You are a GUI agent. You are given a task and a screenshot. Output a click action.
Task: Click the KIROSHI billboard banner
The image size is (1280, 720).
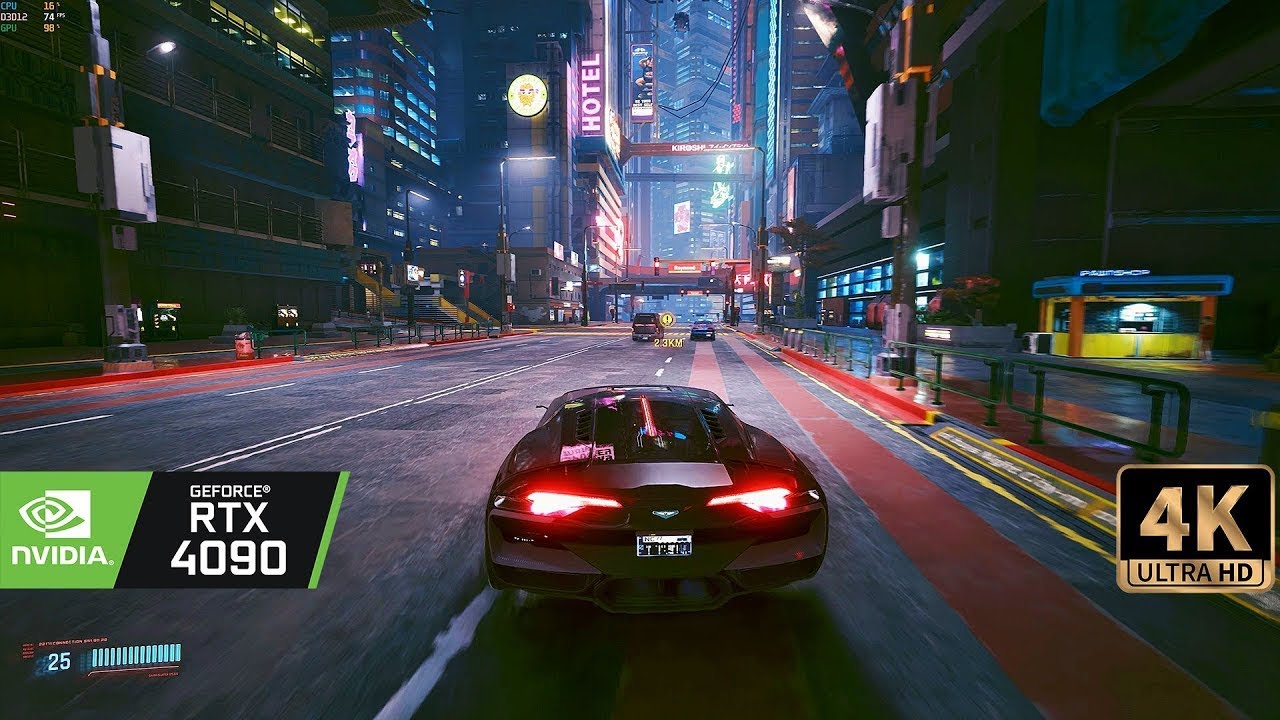690,146
